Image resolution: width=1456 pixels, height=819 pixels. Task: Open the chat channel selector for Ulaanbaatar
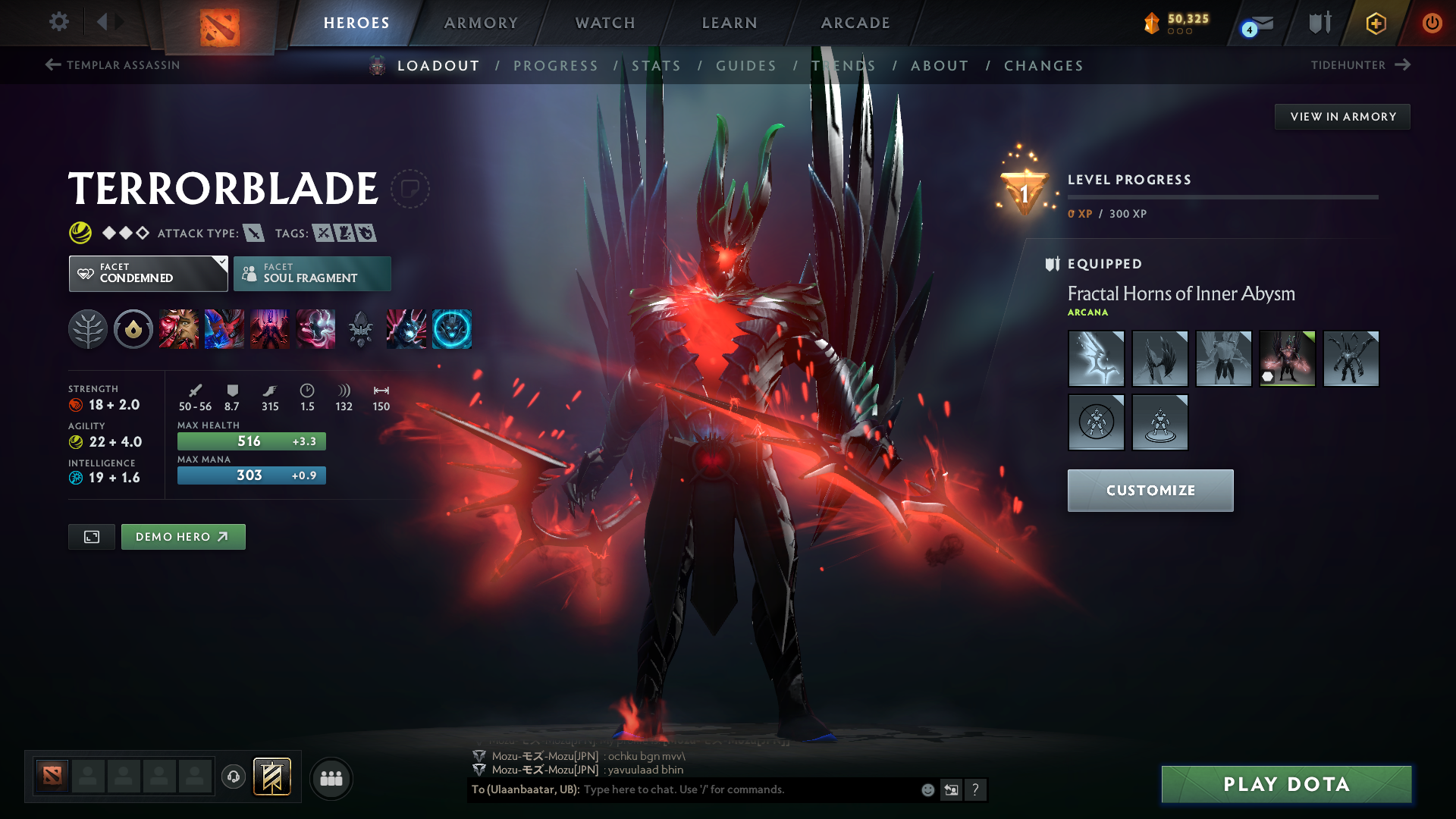pyautogui.click(x=525, y=789)
